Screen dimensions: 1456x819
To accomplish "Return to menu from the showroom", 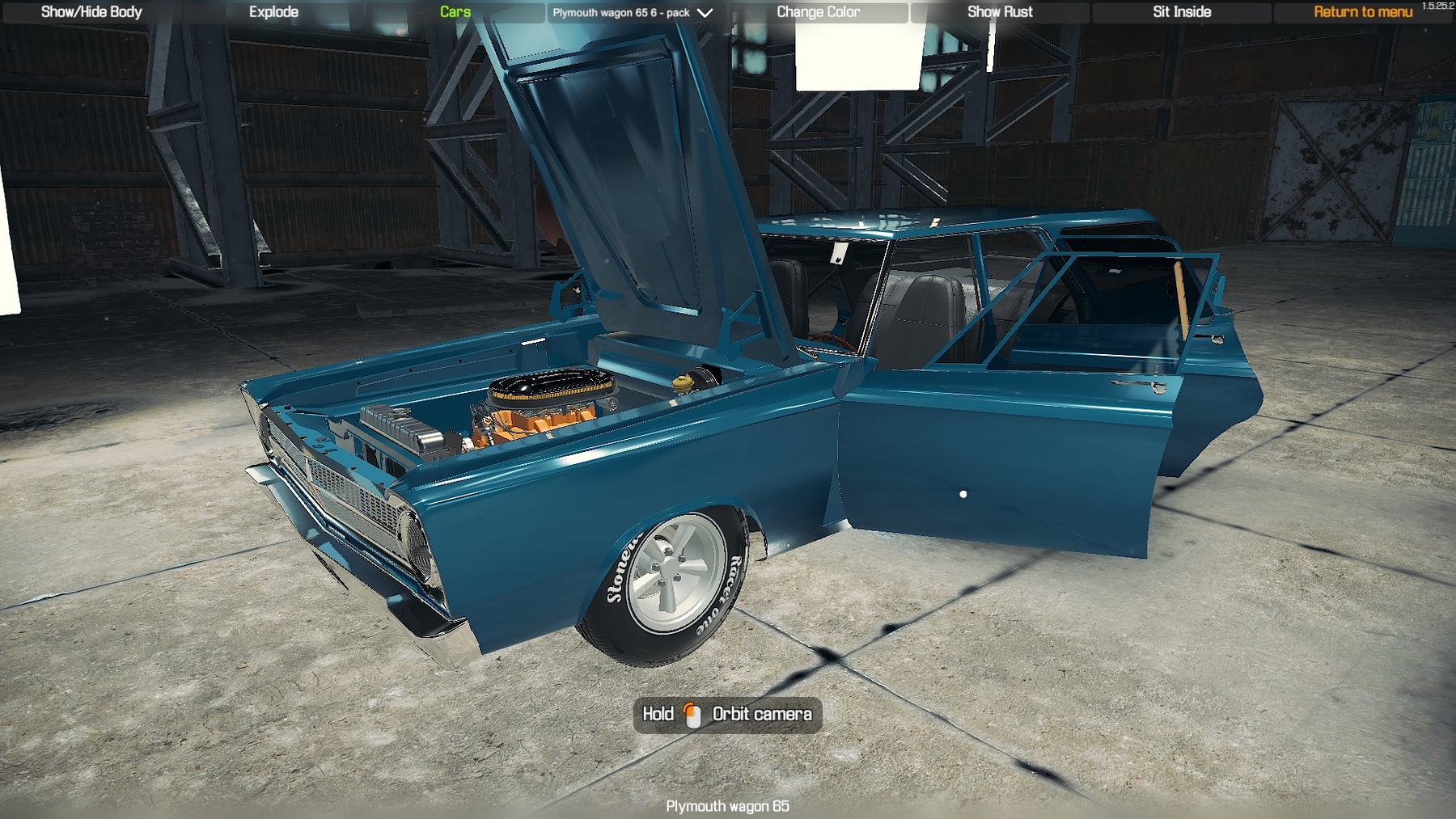I will coord(1362,12).
